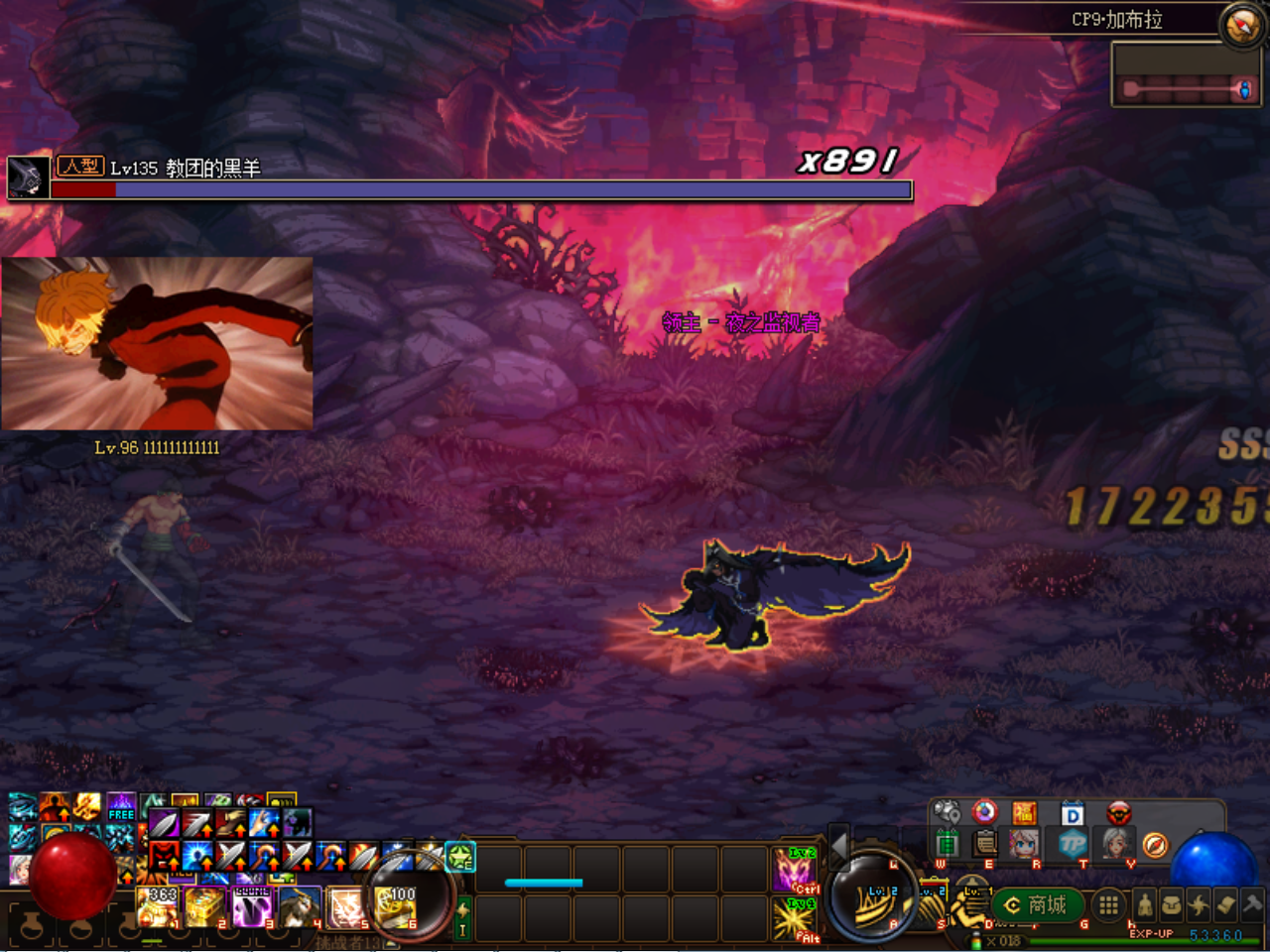
Task: Click the 福 lunar event icon
Action: click(x=1025, y=812)
